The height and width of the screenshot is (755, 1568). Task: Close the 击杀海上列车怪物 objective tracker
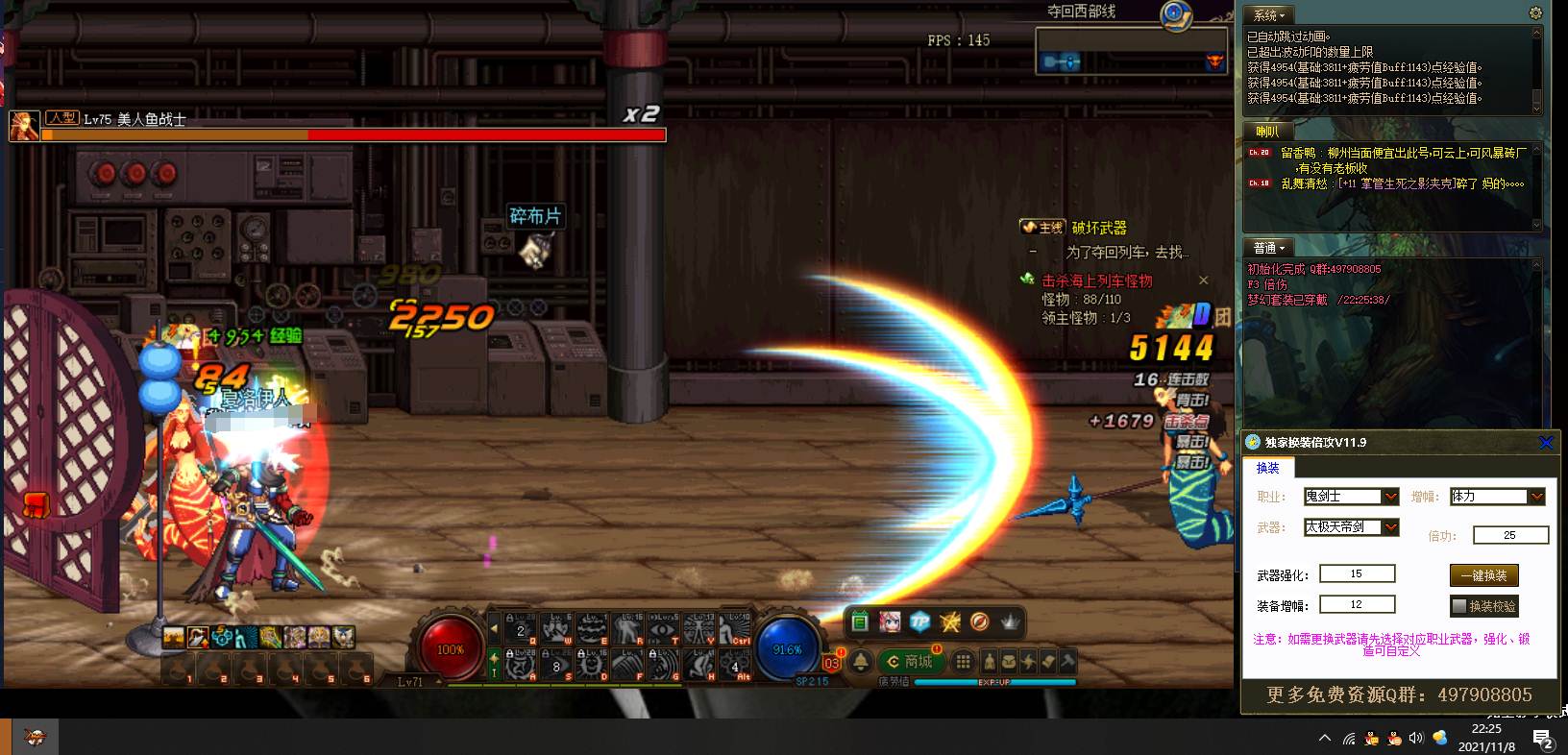tap(1203, 280)
